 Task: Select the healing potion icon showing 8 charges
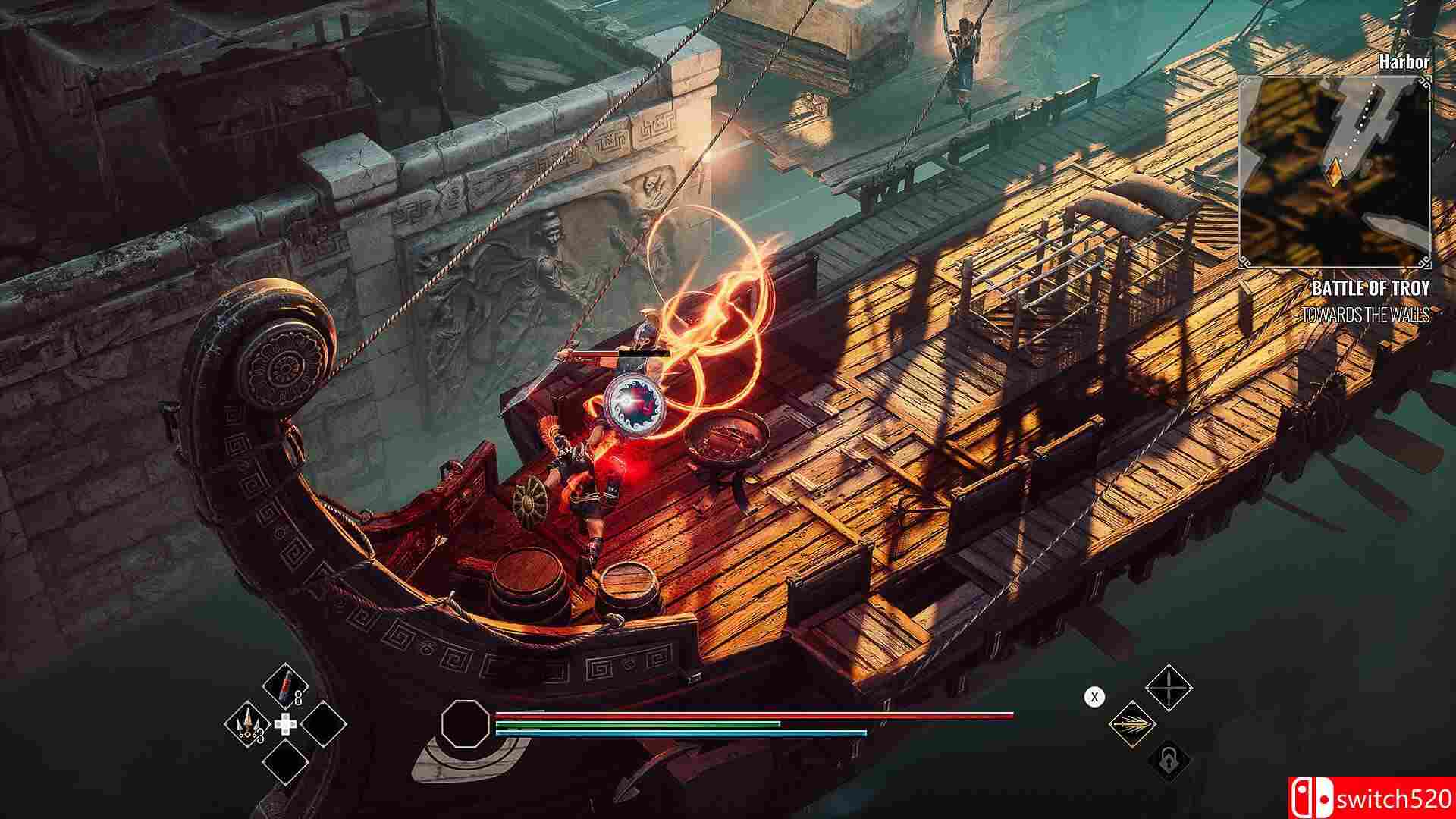click(285, 686)
